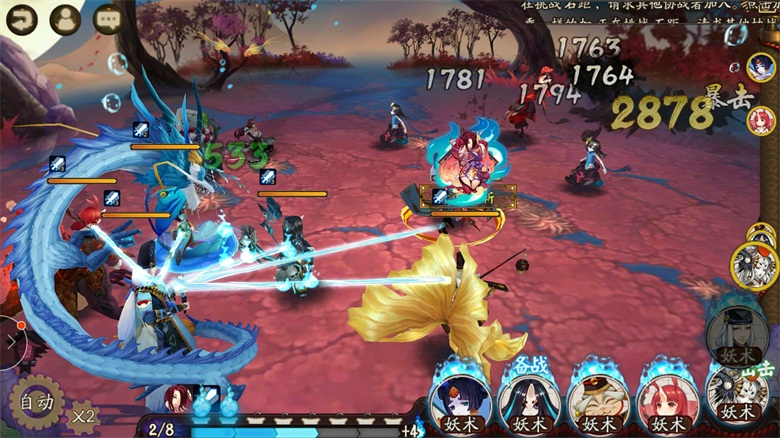Select the white fox-mask shikigami's 妖术 skill
This screenshot has height=438, width=780.
point(737,400)
